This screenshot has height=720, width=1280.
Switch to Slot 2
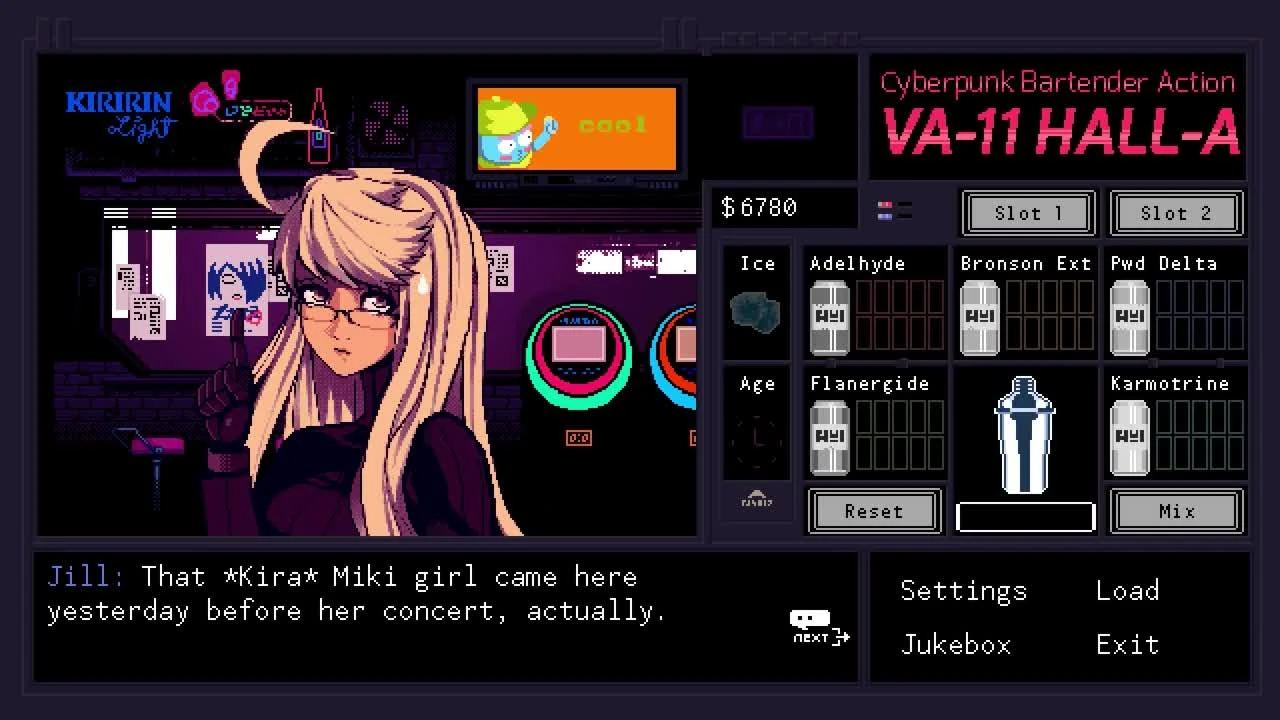point(1176,213)
